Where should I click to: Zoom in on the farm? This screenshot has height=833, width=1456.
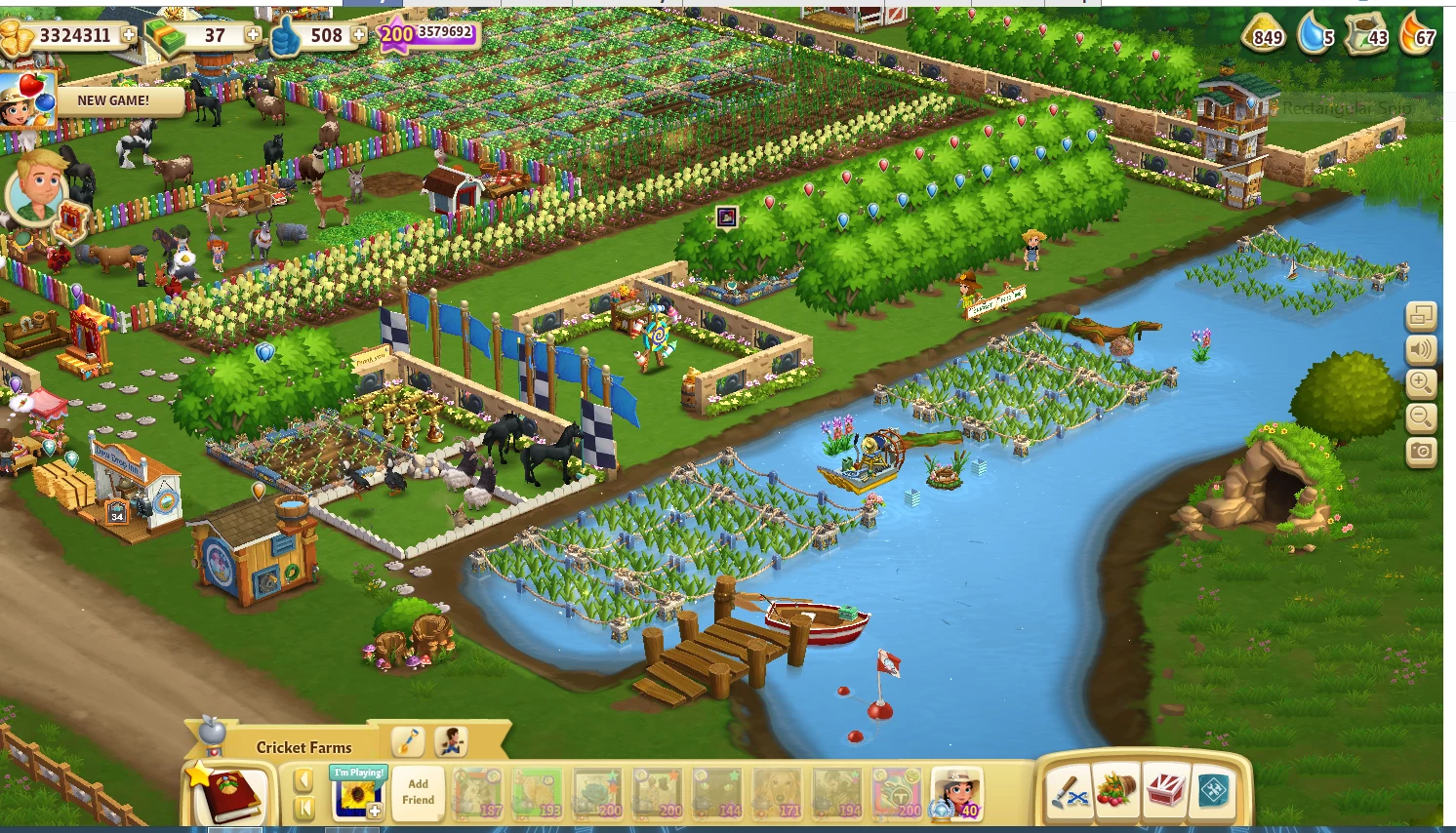[1421, 383]
